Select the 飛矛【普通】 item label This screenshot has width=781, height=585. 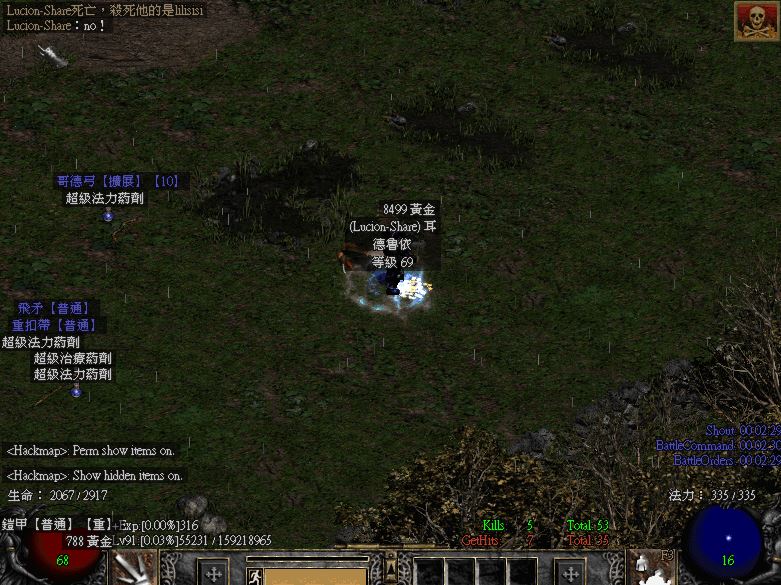[54, 308]
